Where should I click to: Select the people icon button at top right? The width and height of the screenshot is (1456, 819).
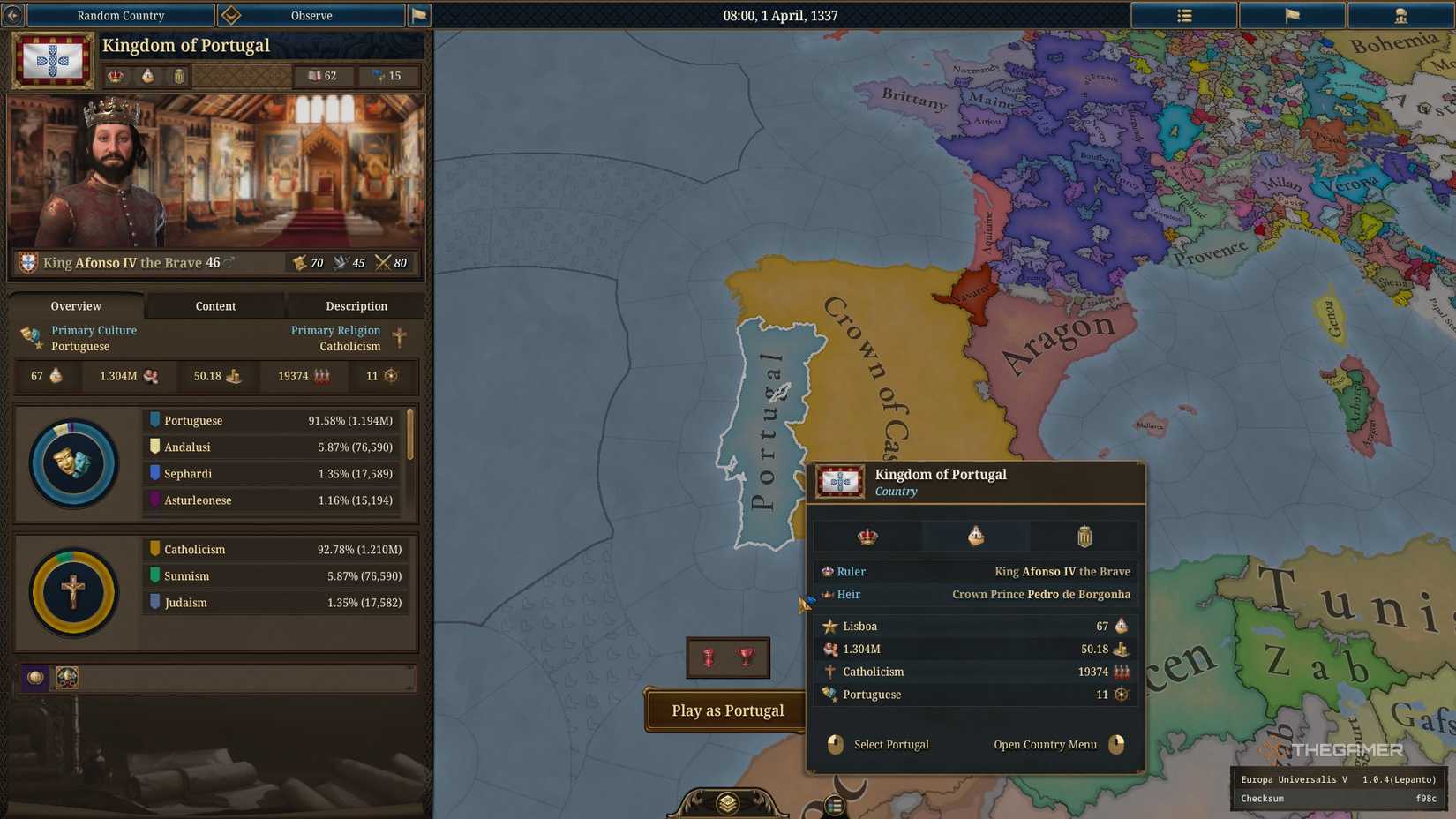1400,15
